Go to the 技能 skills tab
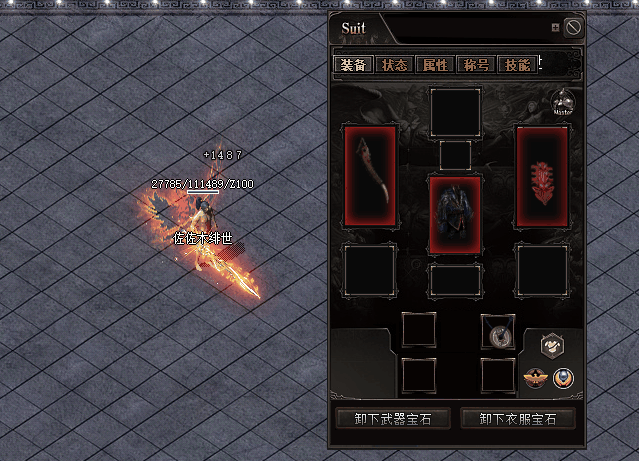 (517, 65)
